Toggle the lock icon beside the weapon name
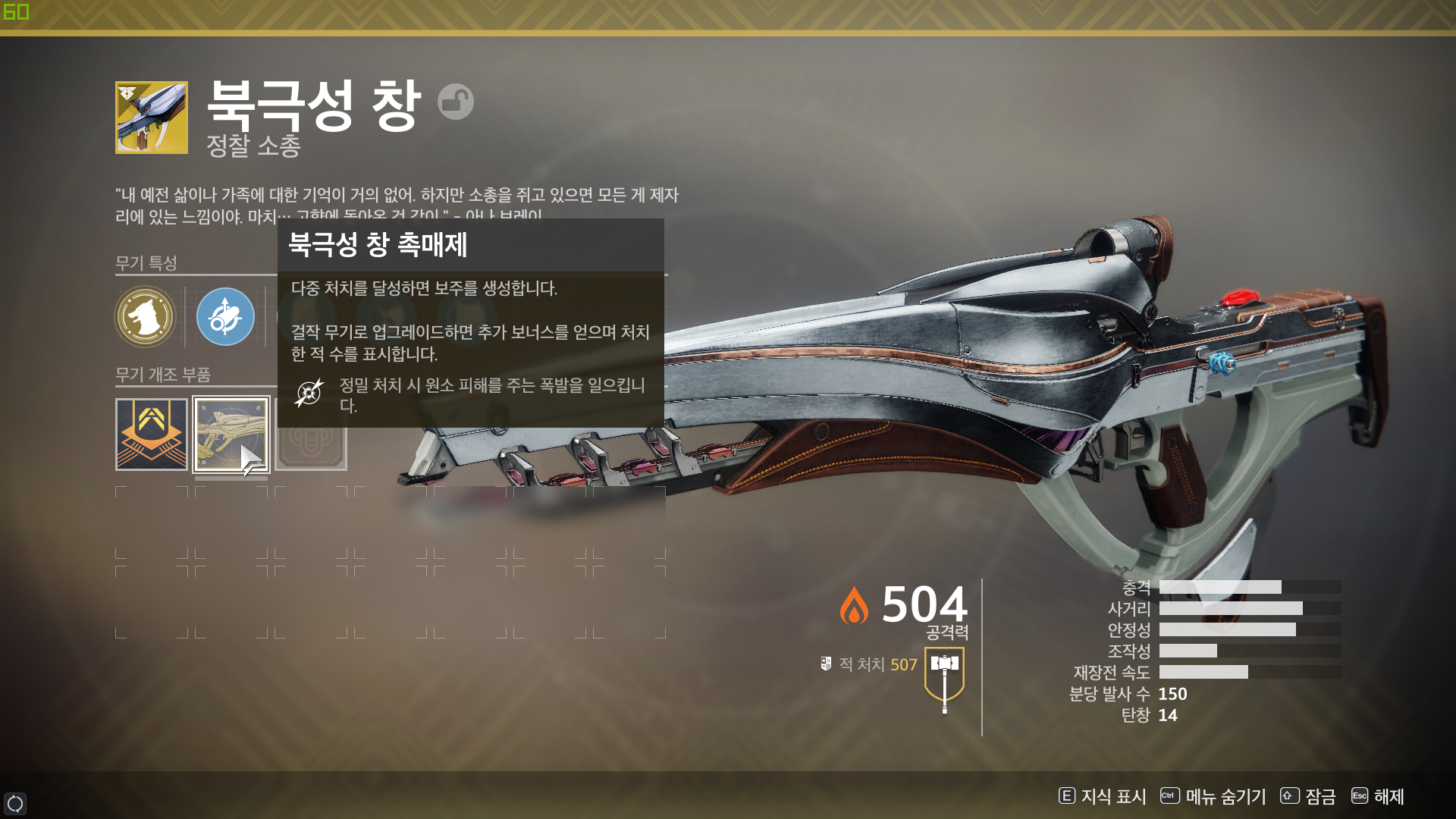 point(456,102)
